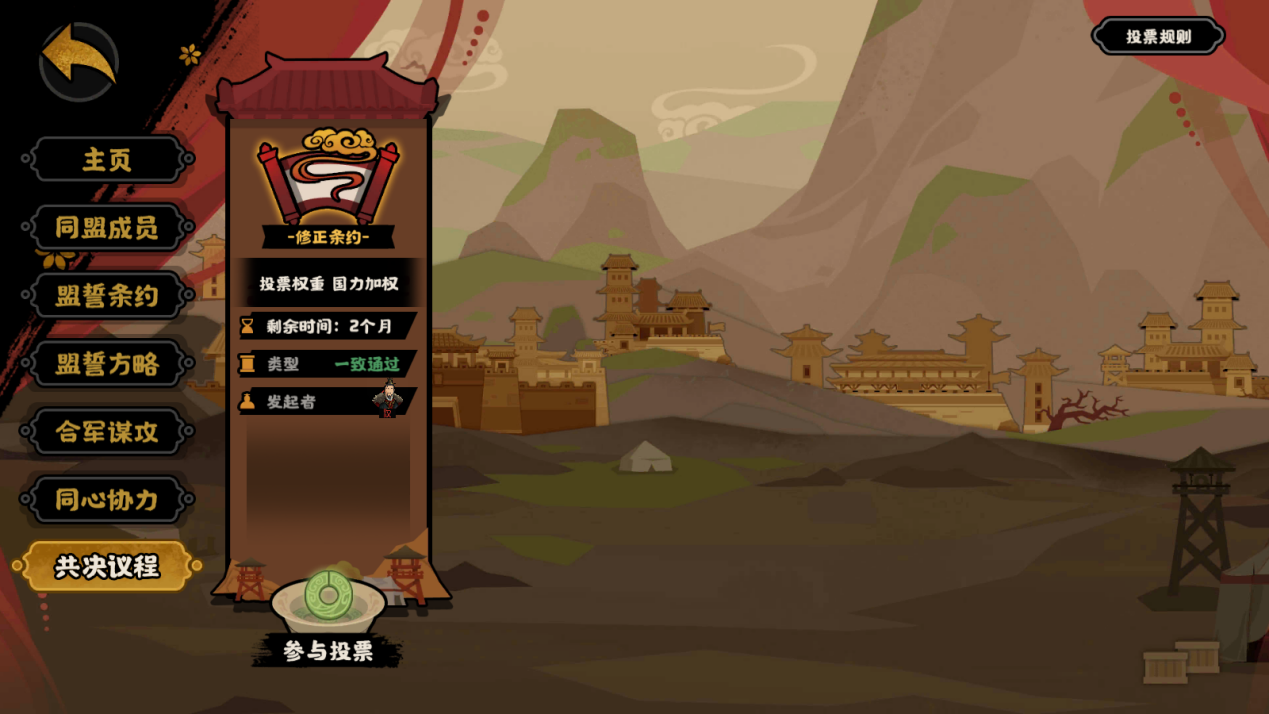Switch to 同盟成员 section
Screen dimensions: 1269x714
click(x=107, y=228)
